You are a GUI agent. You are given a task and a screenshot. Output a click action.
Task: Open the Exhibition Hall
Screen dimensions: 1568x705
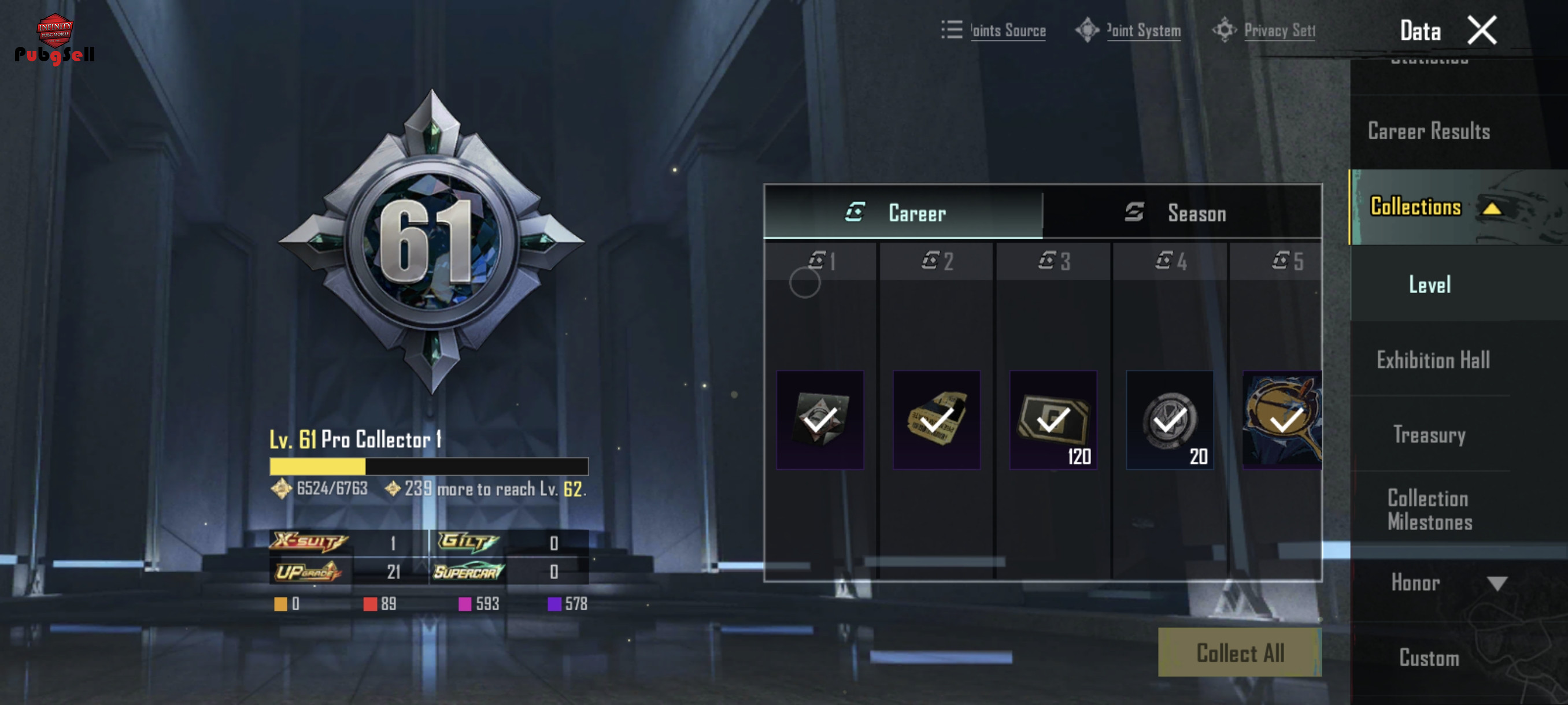pyautogui.click(x=1432, y=360)
